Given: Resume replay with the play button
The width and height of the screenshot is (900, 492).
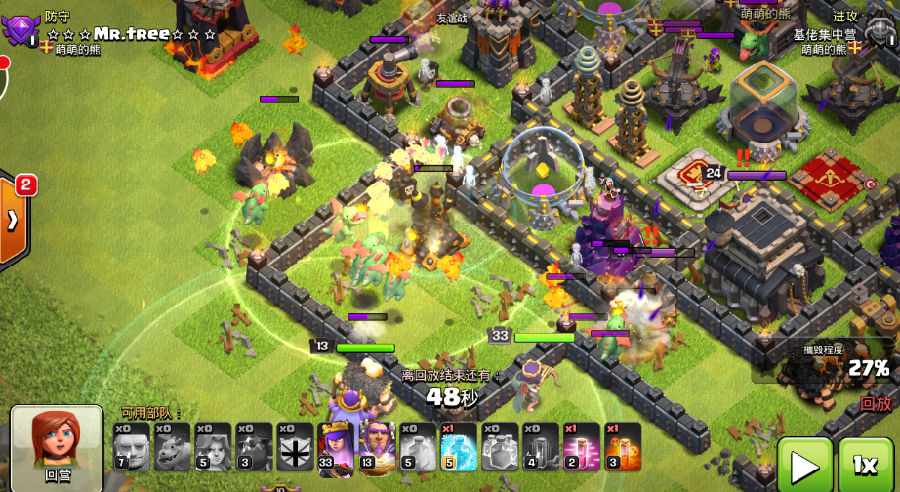Looking at the screenshot, I should click(805, 465).
